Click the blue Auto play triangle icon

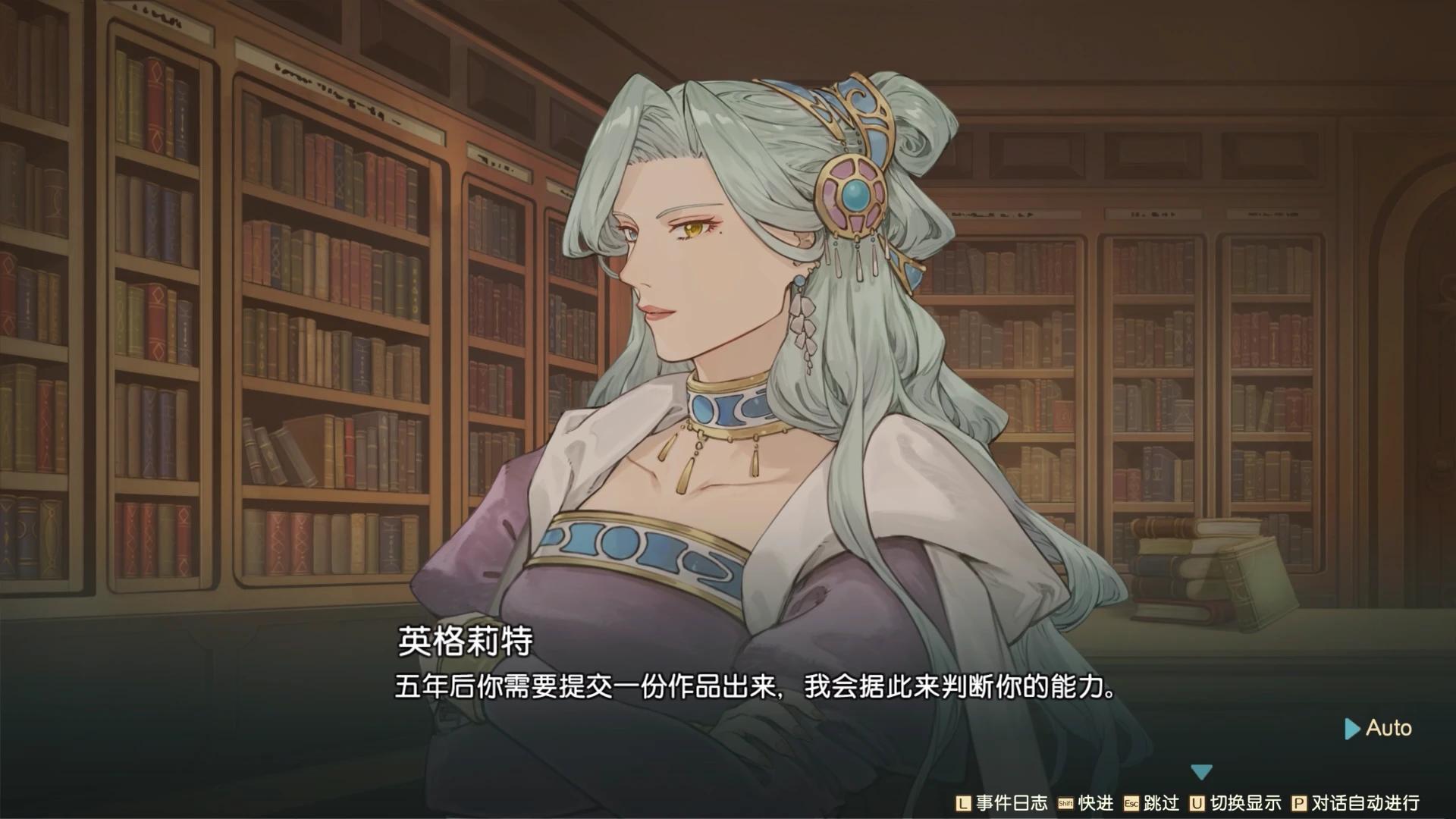coord(1351,729)
